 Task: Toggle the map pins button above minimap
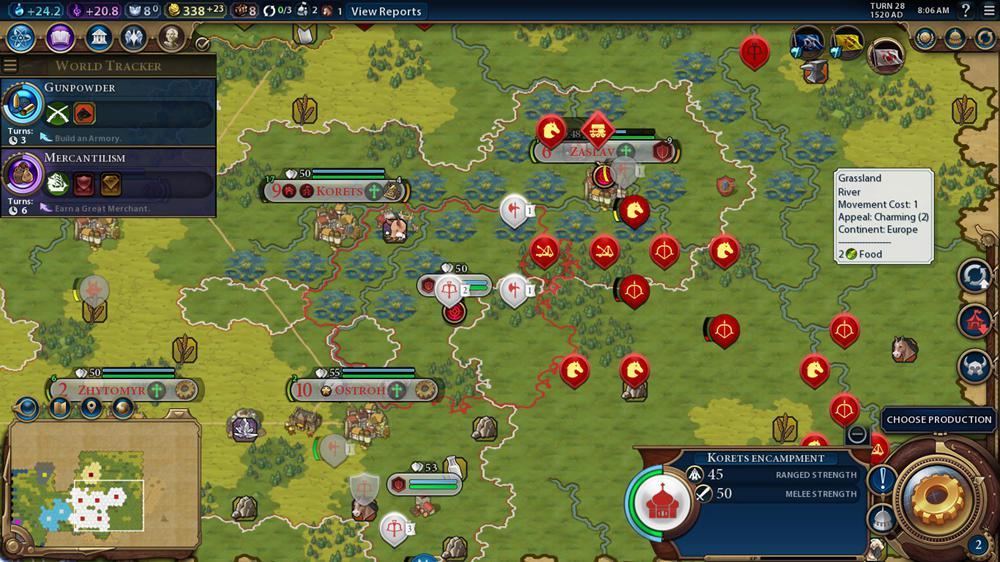[91, 408]
